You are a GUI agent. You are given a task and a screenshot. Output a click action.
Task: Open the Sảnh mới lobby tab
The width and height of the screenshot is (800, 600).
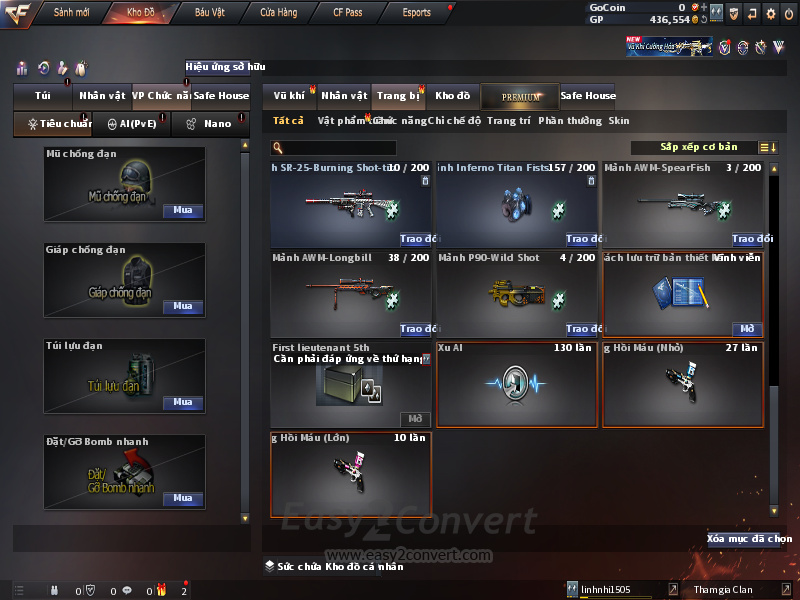coord(71,13)
